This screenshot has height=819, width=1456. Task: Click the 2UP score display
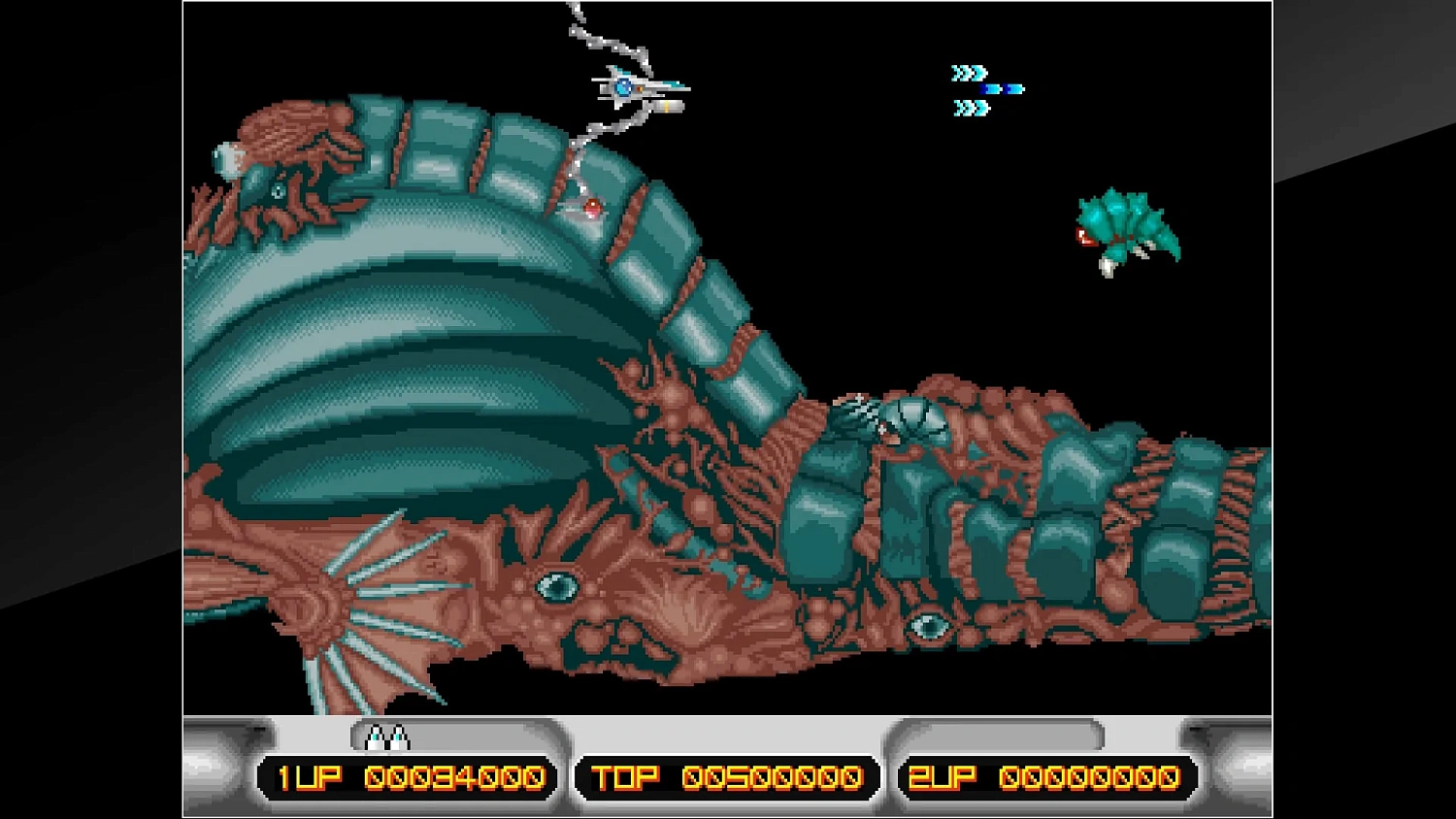1043,777
